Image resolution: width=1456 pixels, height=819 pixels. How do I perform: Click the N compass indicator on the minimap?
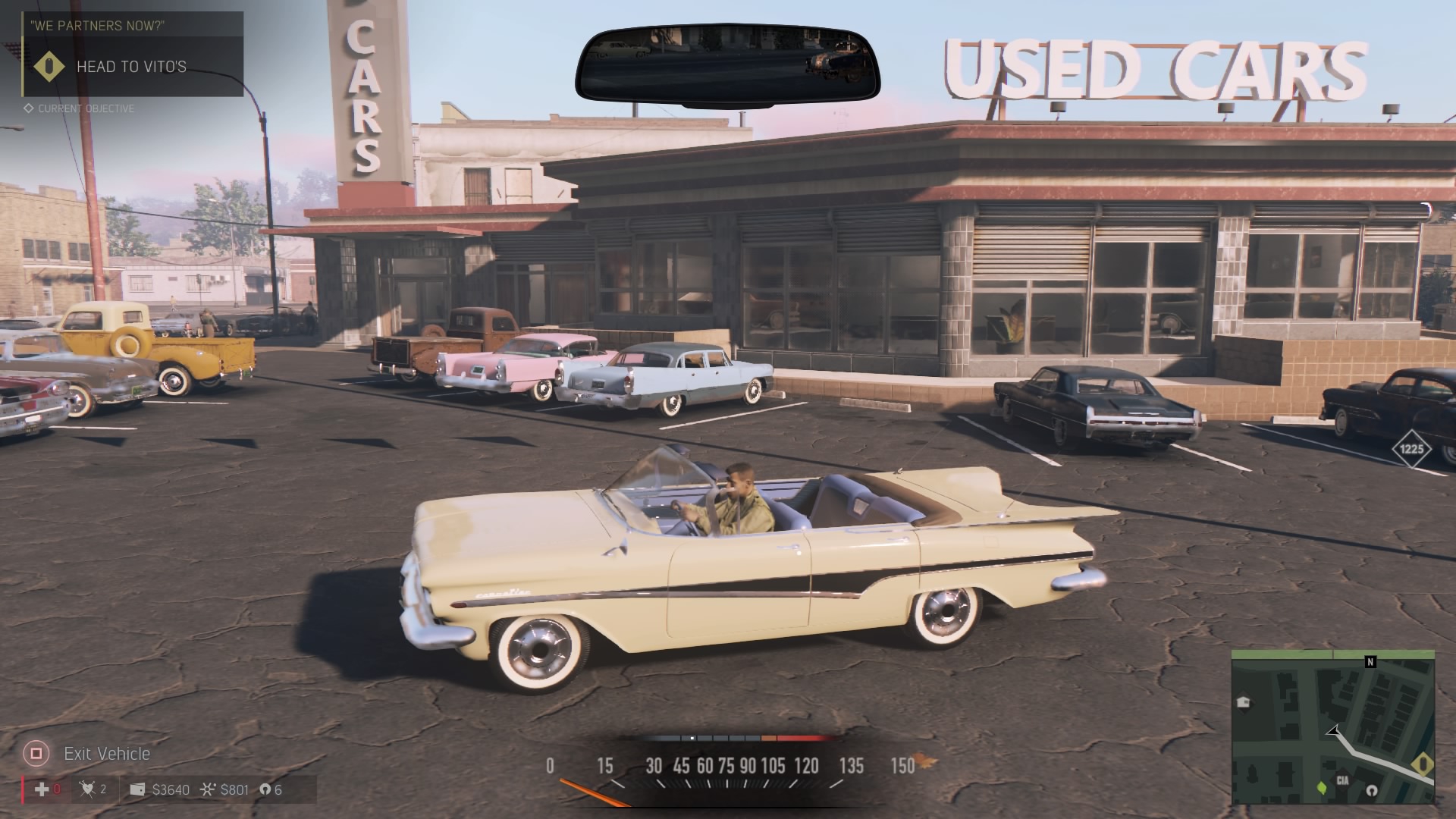[x=1370, y=662]
